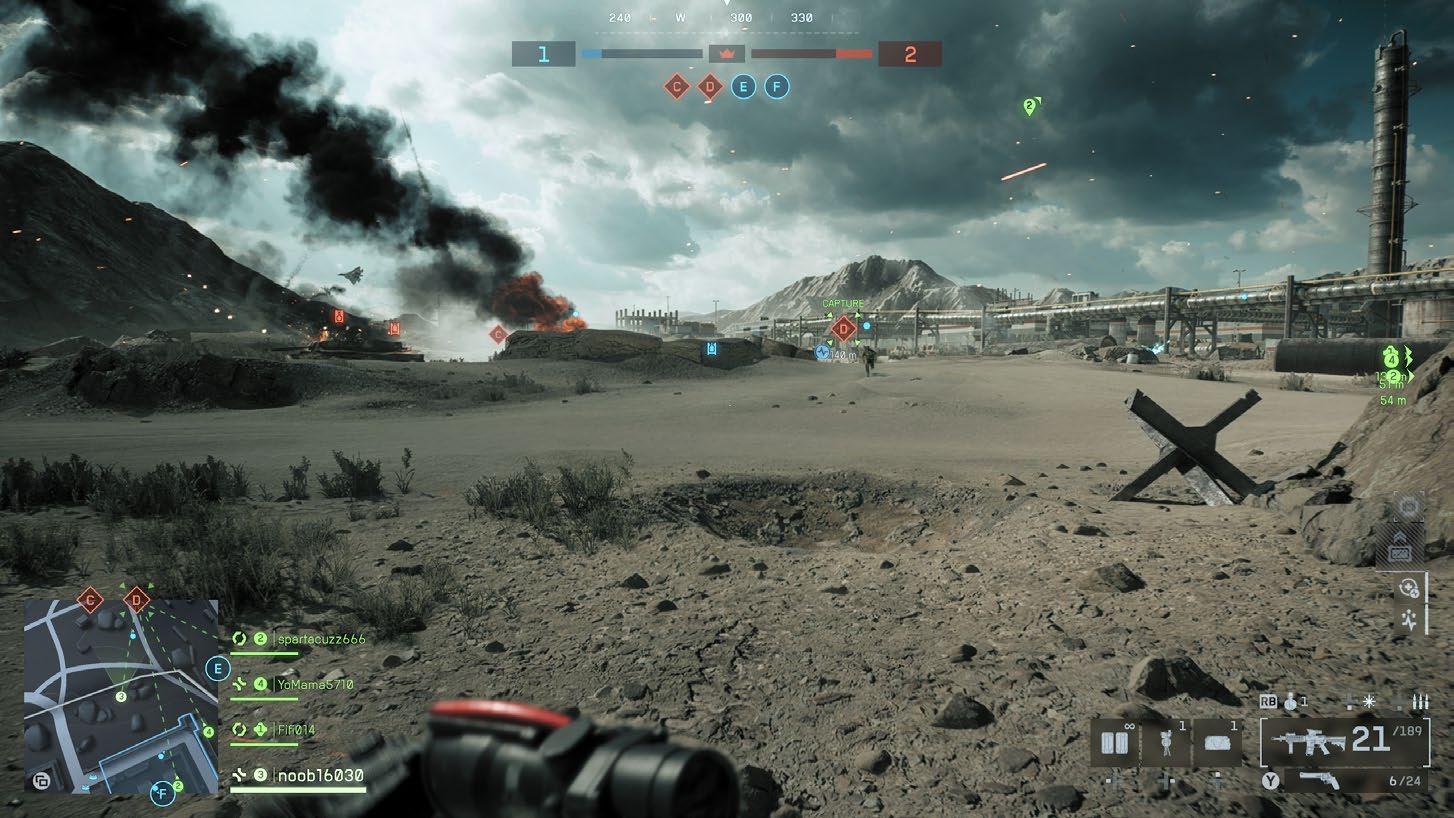The height and width of the screenshot is (818, 1454).
Task: Select squadmate spartacuzz666 in squad list
Action: click(308, 638)
